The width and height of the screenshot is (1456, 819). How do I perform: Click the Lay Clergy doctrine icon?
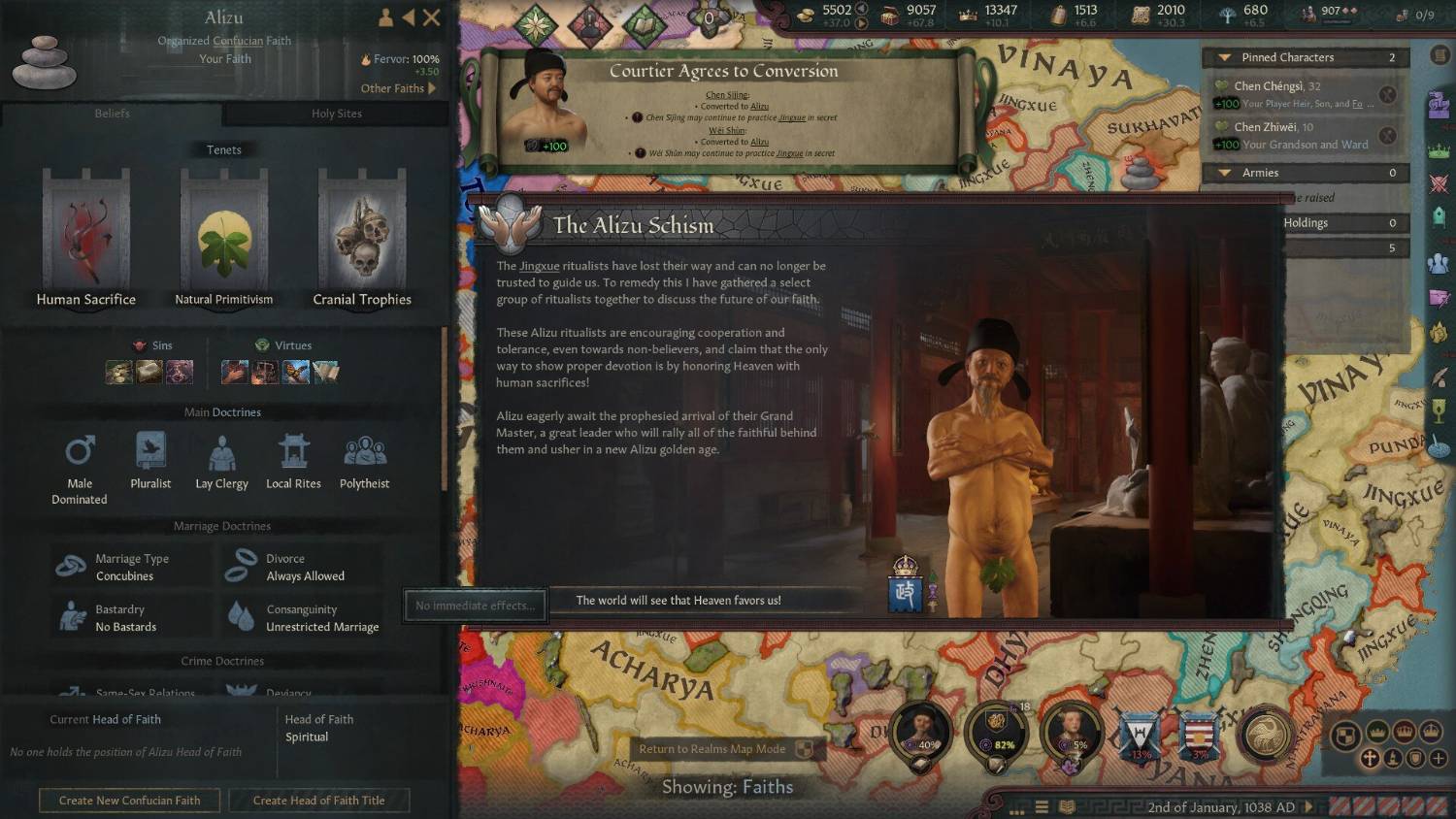point(221,451)
